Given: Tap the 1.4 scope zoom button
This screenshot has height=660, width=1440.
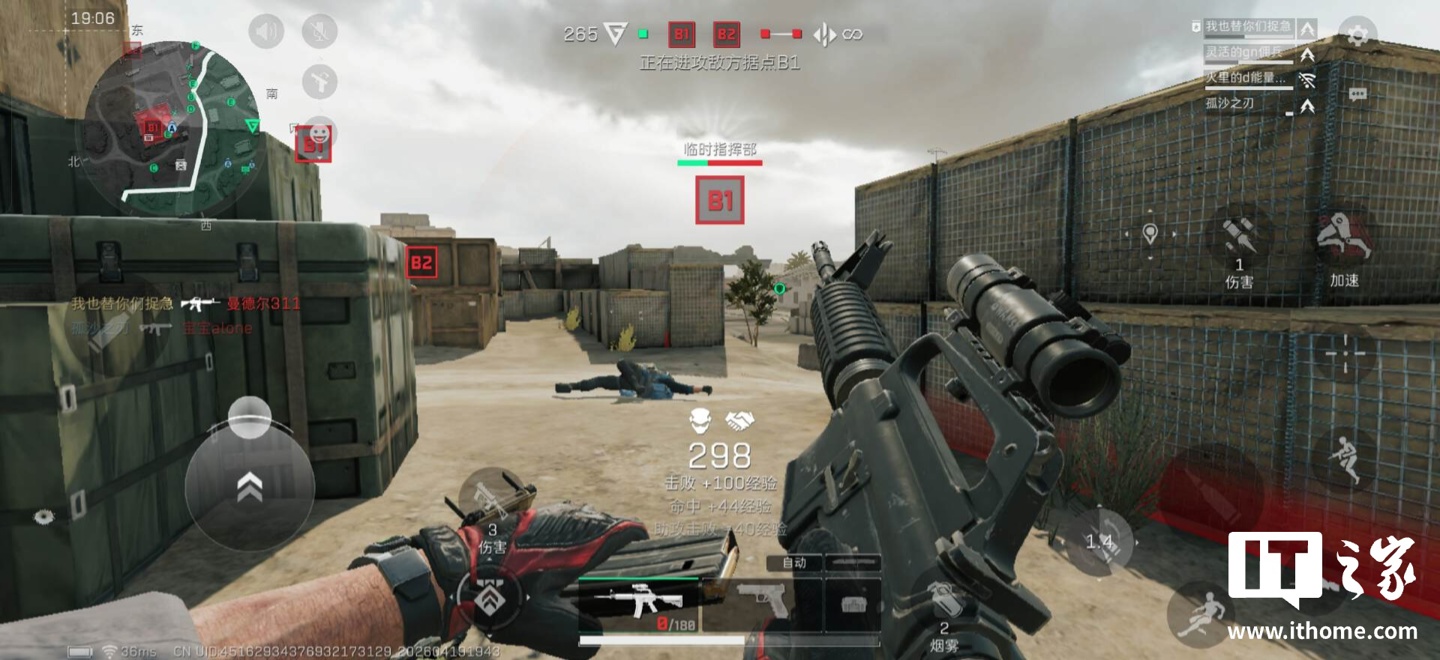Looking at the screenshot, I should click(1099, 541).
